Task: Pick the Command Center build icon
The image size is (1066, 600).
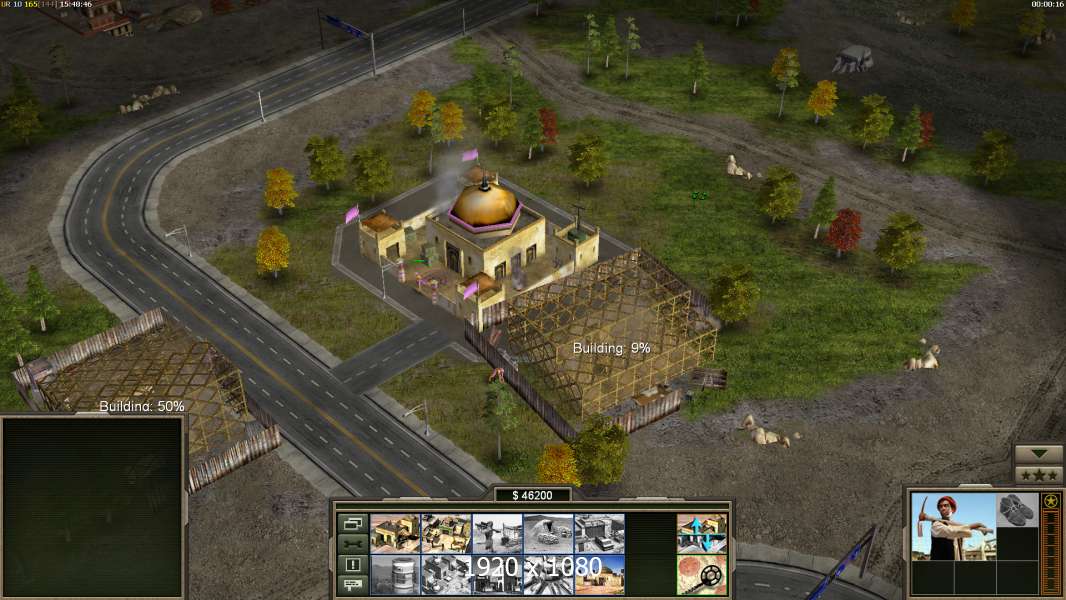Action: [599, 574]
